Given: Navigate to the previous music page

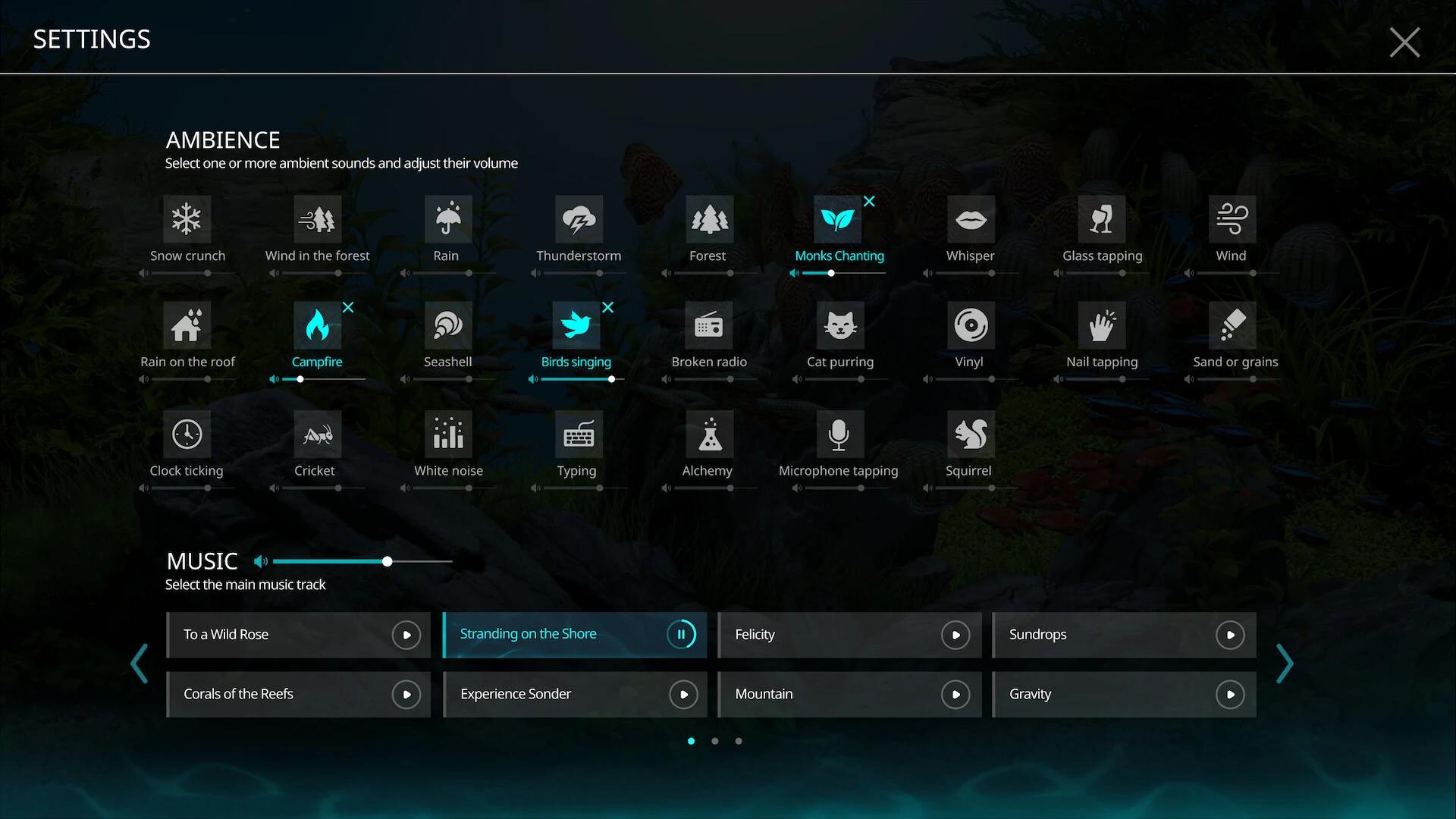Looking at the screenshot, I should coord(140,664).
